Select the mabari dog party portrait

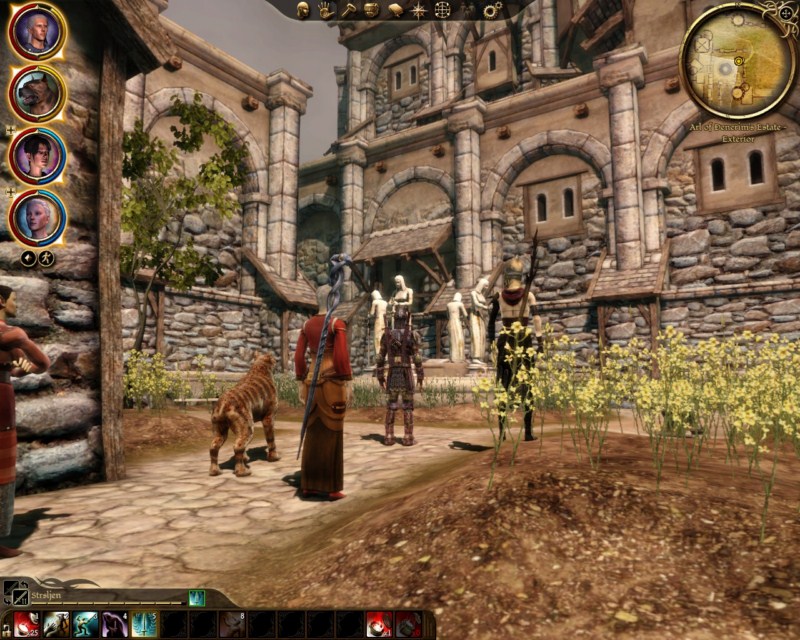point(37,93)
